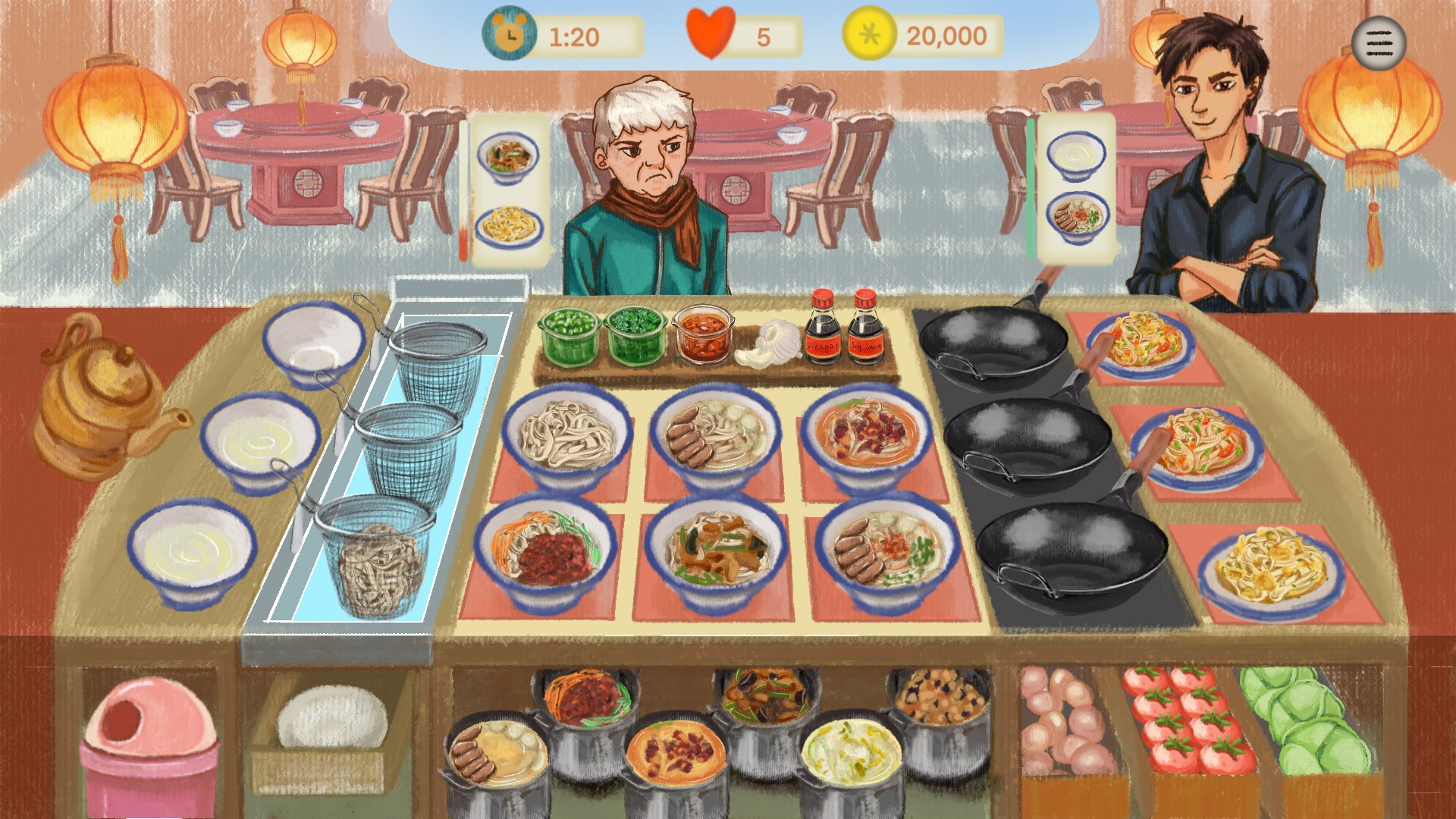Pick the empty white bowl

click(x=312, y=343)
